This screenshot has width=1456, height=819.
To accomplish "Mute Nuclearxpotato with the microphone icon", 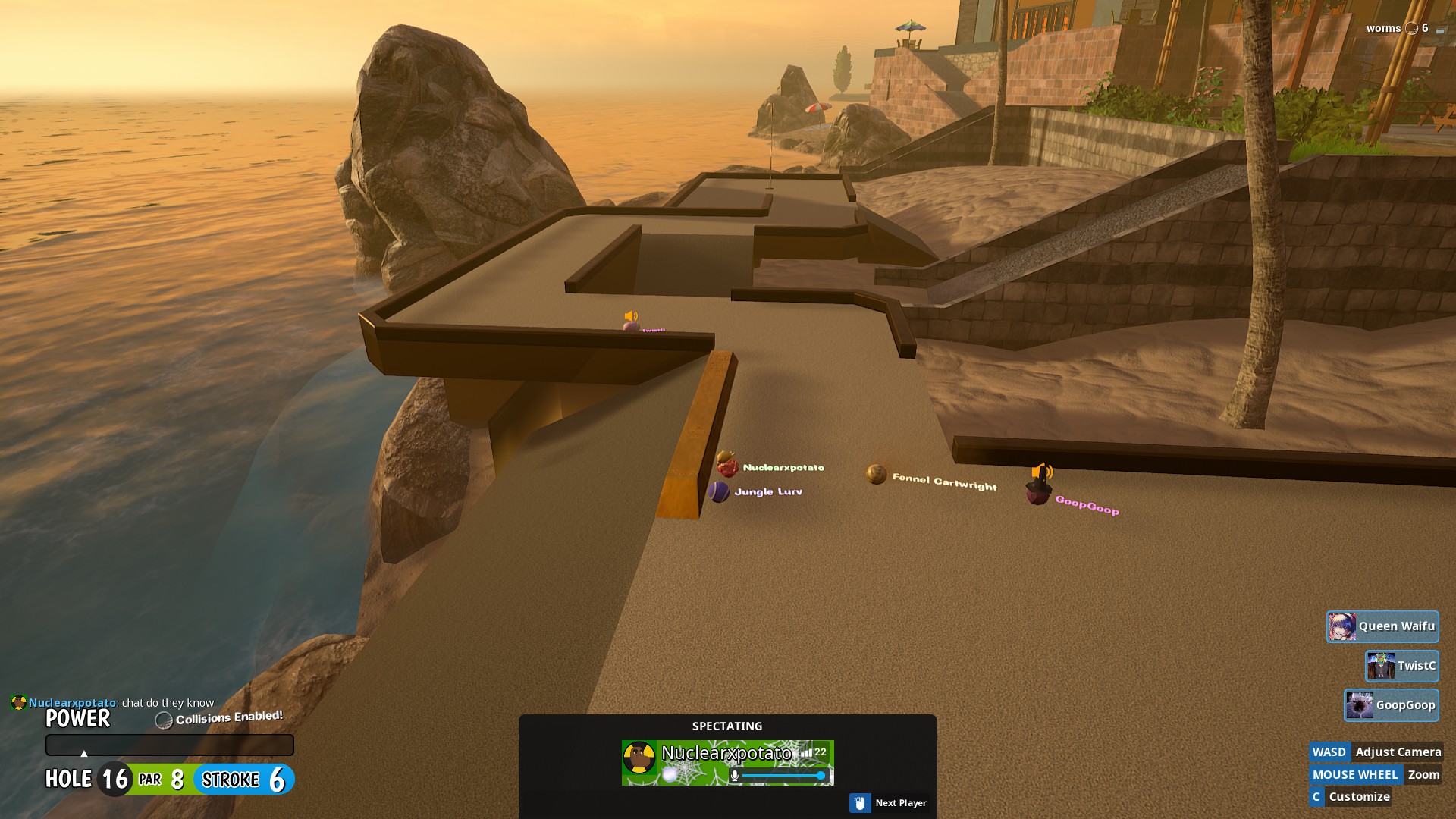I will click(x=734, y=776).
